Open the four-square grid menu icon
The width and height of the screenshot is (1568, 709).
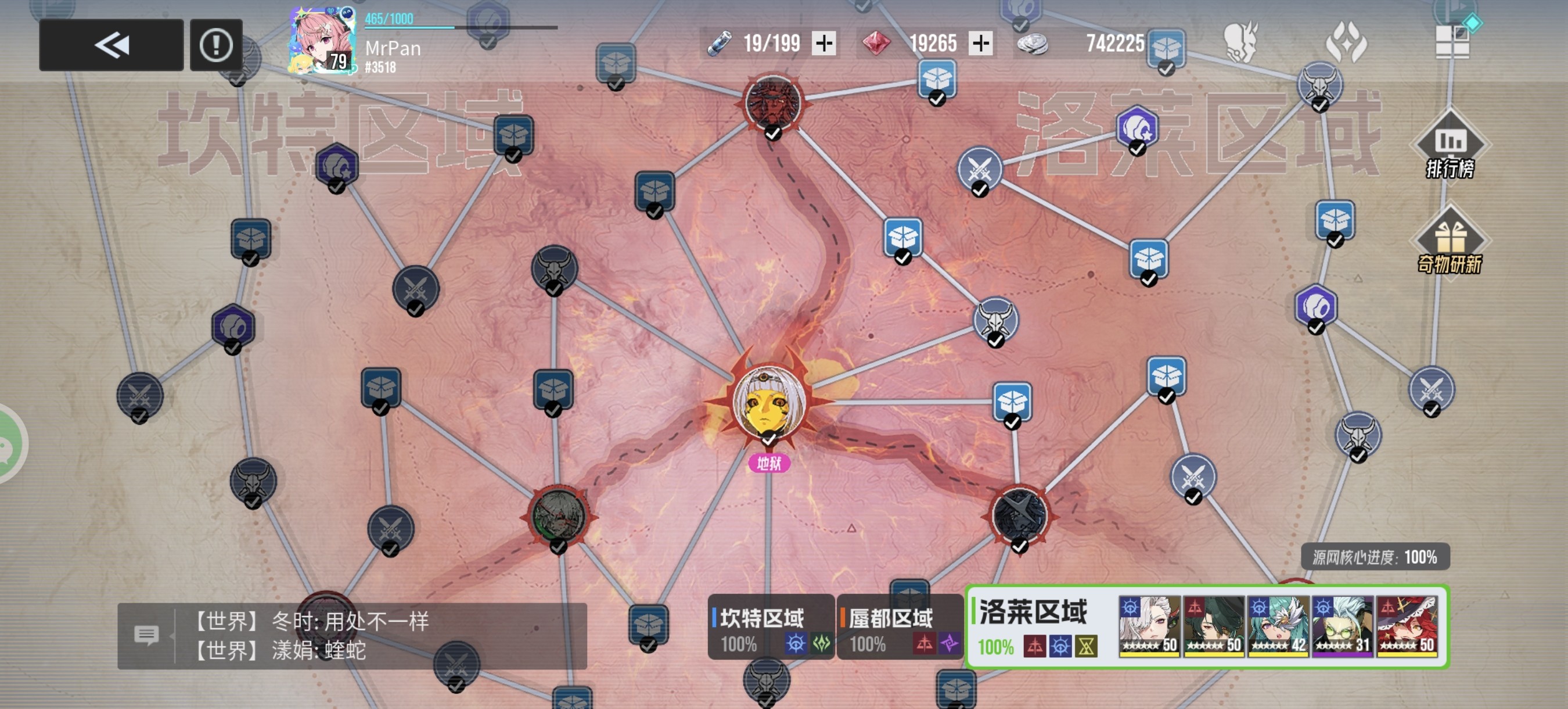click(x=1453, y=41)
